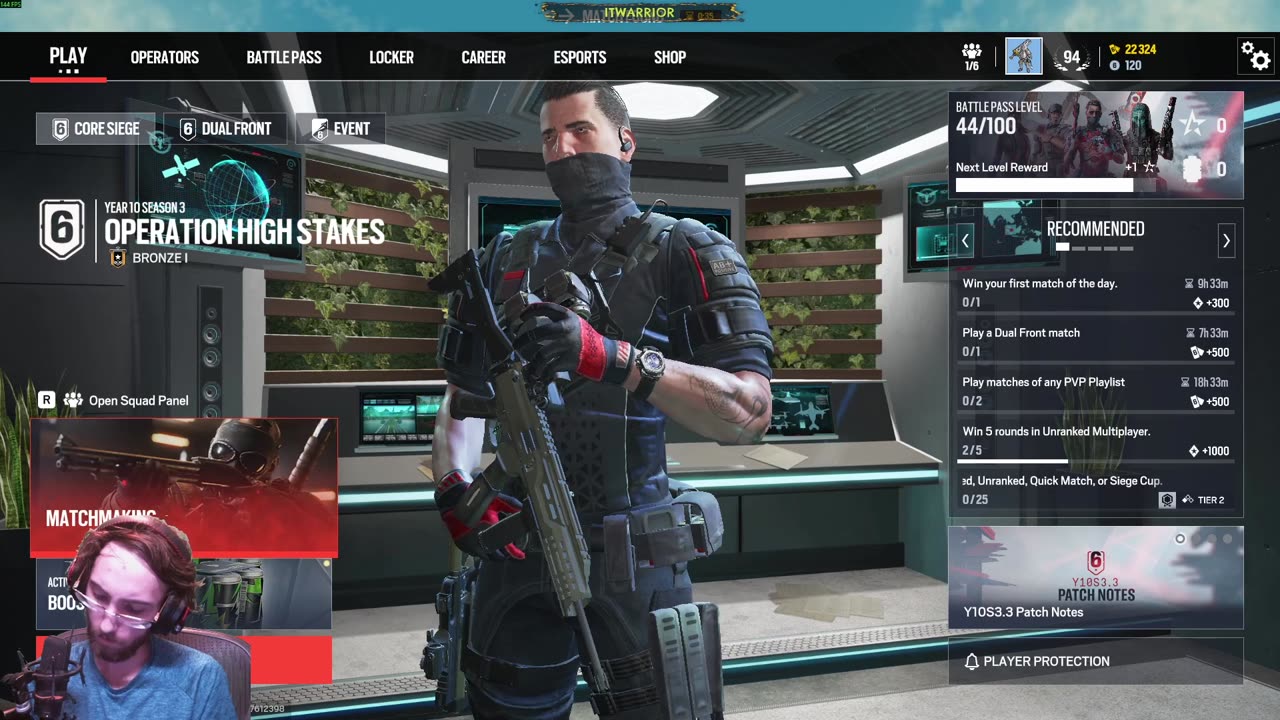Show next recommended challenges page

[x=1226, y=241]
